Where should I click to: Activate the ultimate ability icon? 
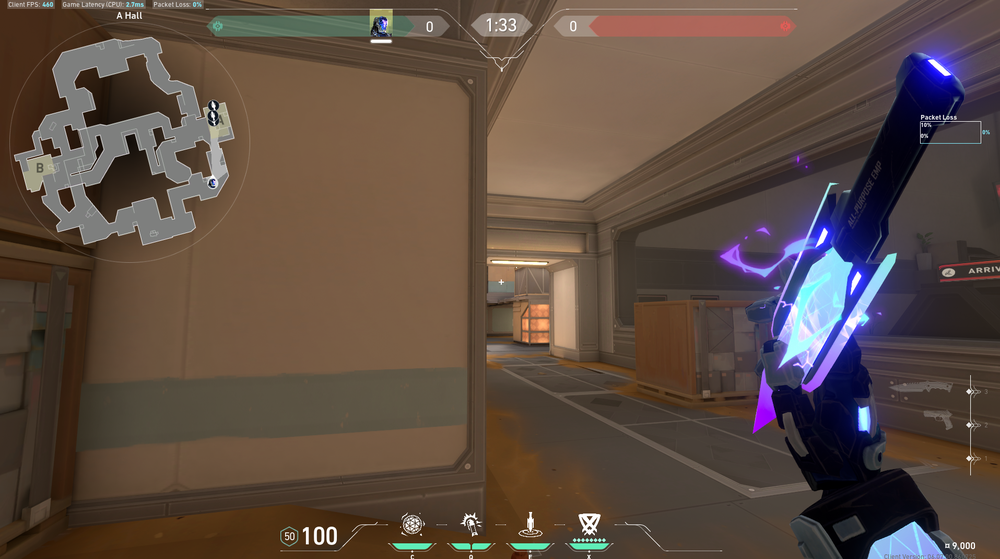click(588, 523)
